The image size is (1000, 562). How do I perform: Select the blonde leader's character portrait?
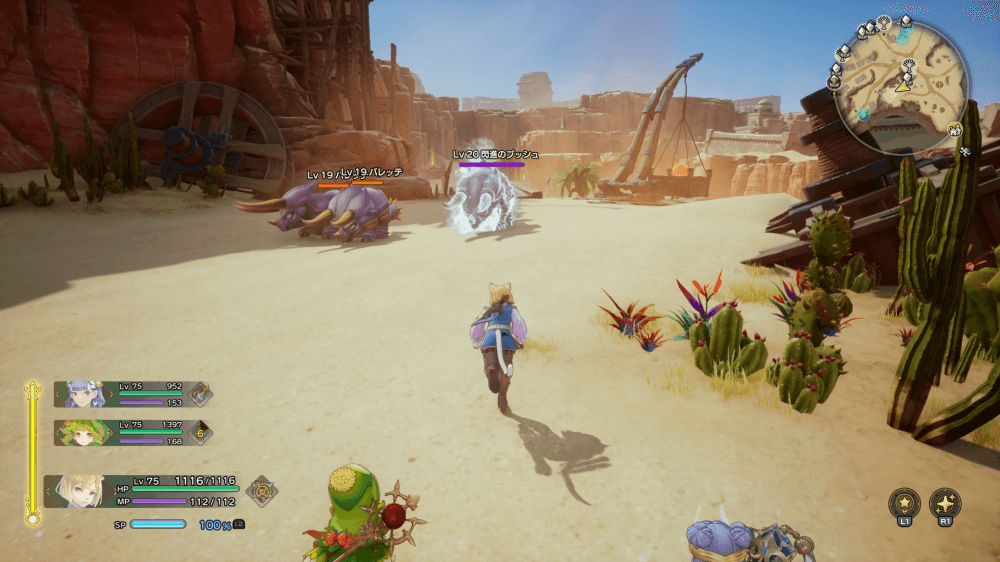(78, 490)
